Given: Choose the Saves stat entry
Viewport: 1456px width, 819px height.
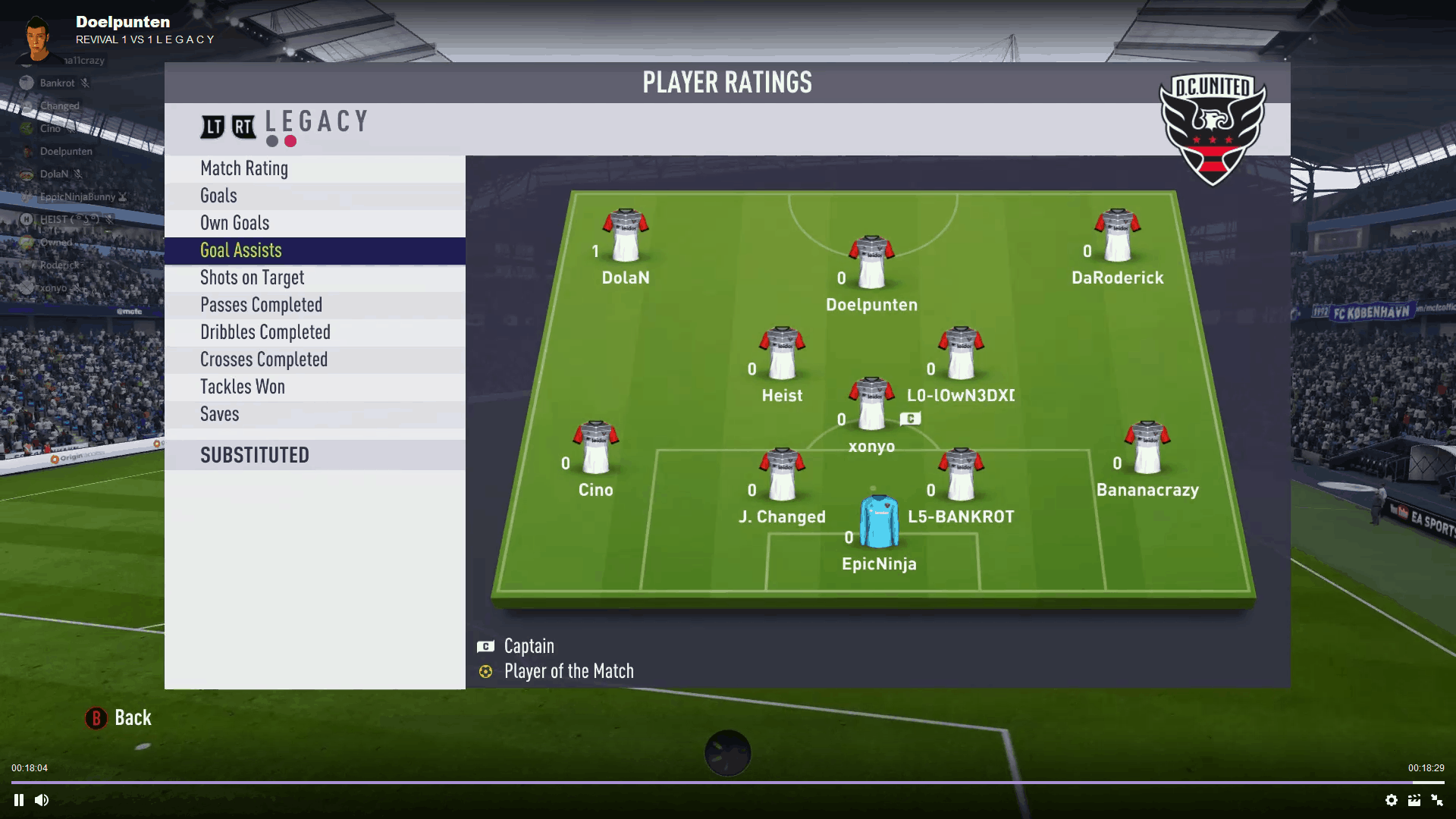Looking at the screenshot, I should (219, 414).
